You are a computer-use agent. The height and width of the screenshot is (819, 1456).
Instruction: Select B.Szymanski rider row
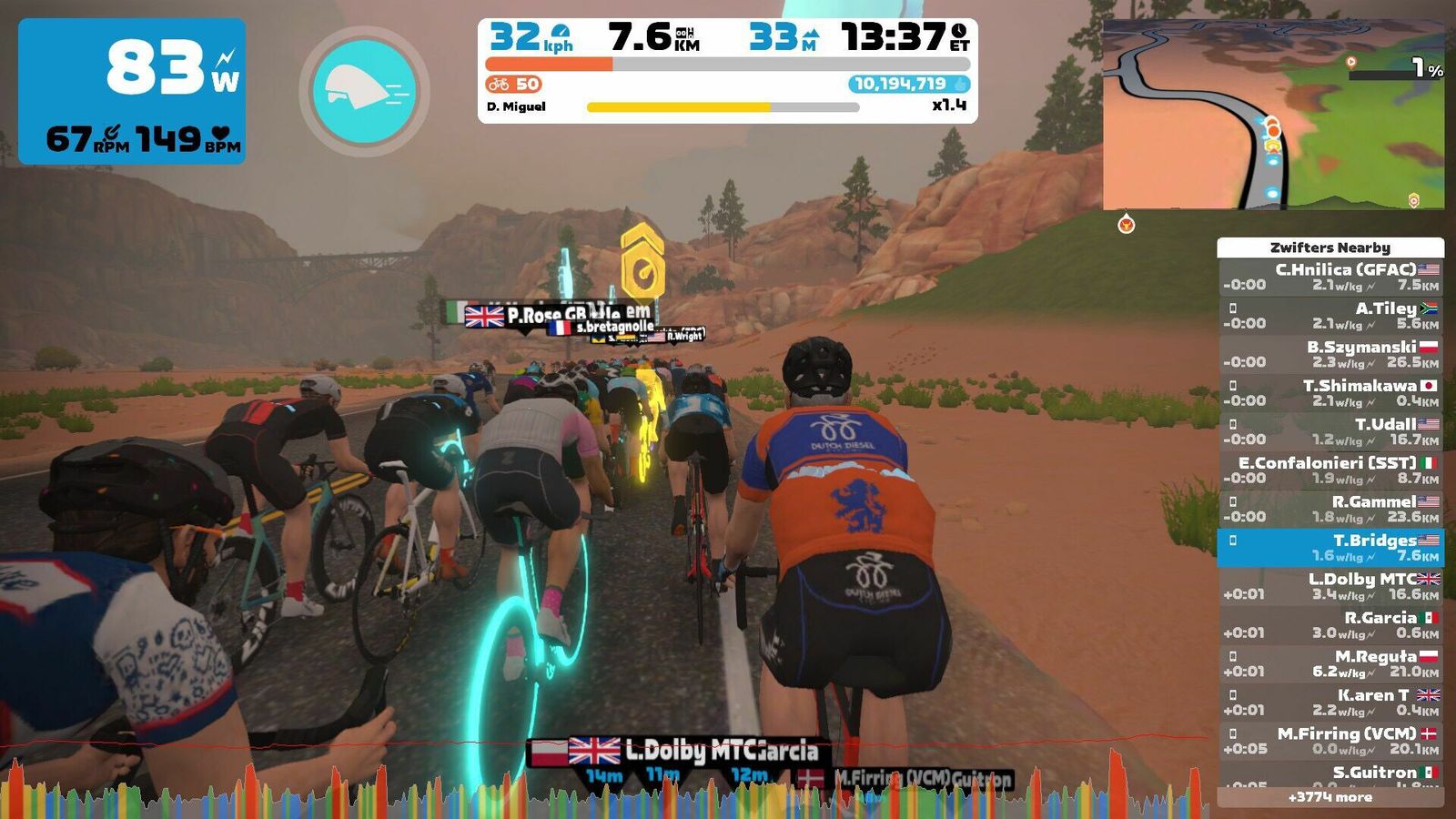[1330, 354]
